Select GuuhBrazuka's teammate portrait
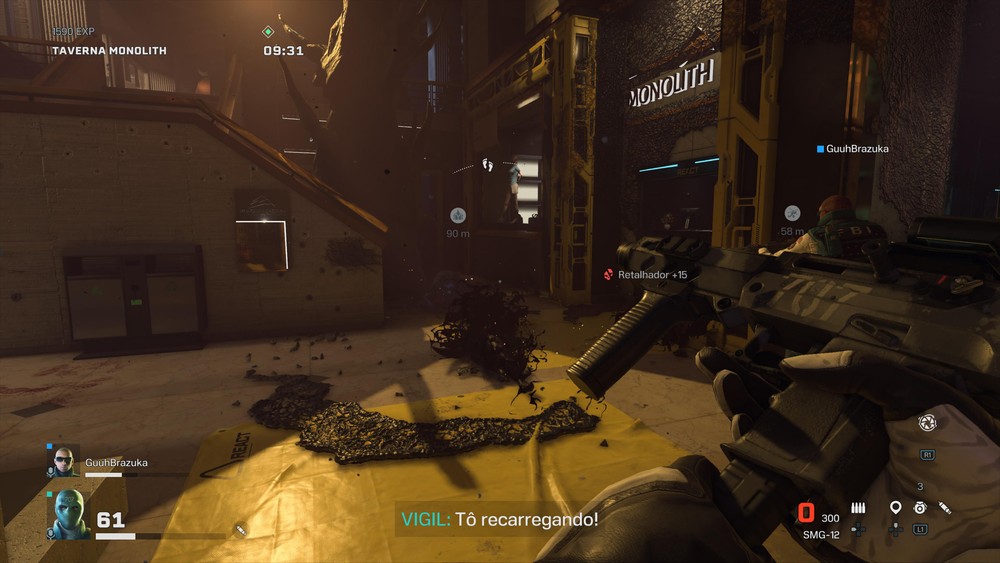The width and height of the screenshot is (1000, 563). tap(66, 461)
